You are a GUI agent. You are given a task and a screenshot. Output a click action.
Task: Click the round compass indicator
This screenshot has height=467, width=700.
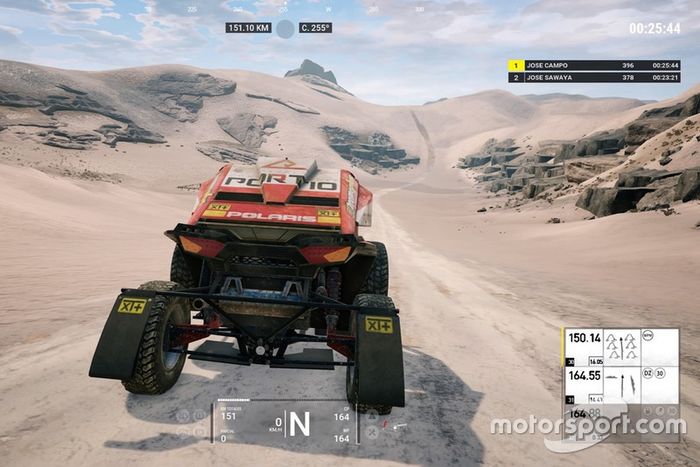[x=285, y=28]
